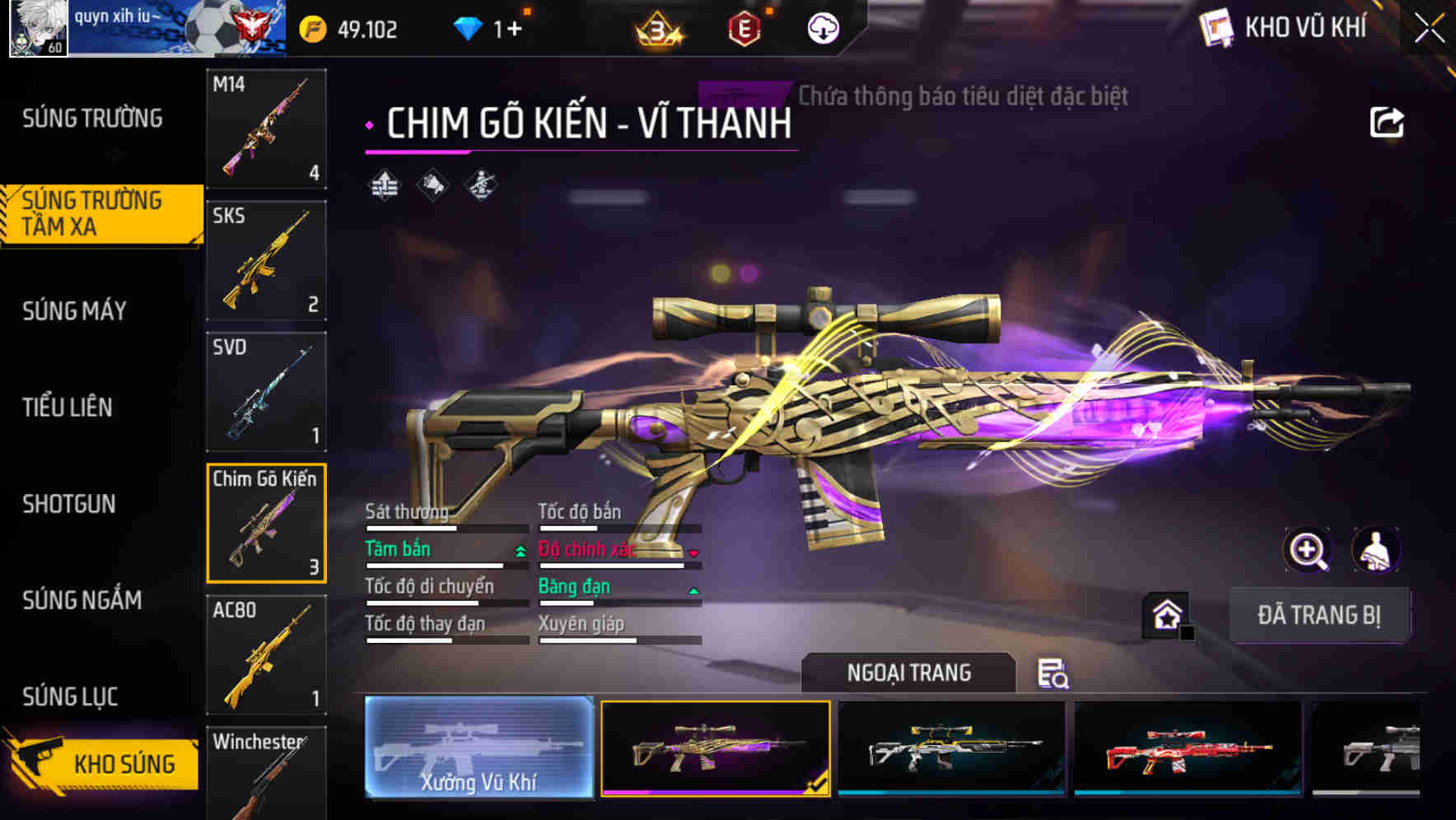Switch to the SÚNG NGẮM category
The width and height of the screenshot is (1456, 820).
(82, 601)
